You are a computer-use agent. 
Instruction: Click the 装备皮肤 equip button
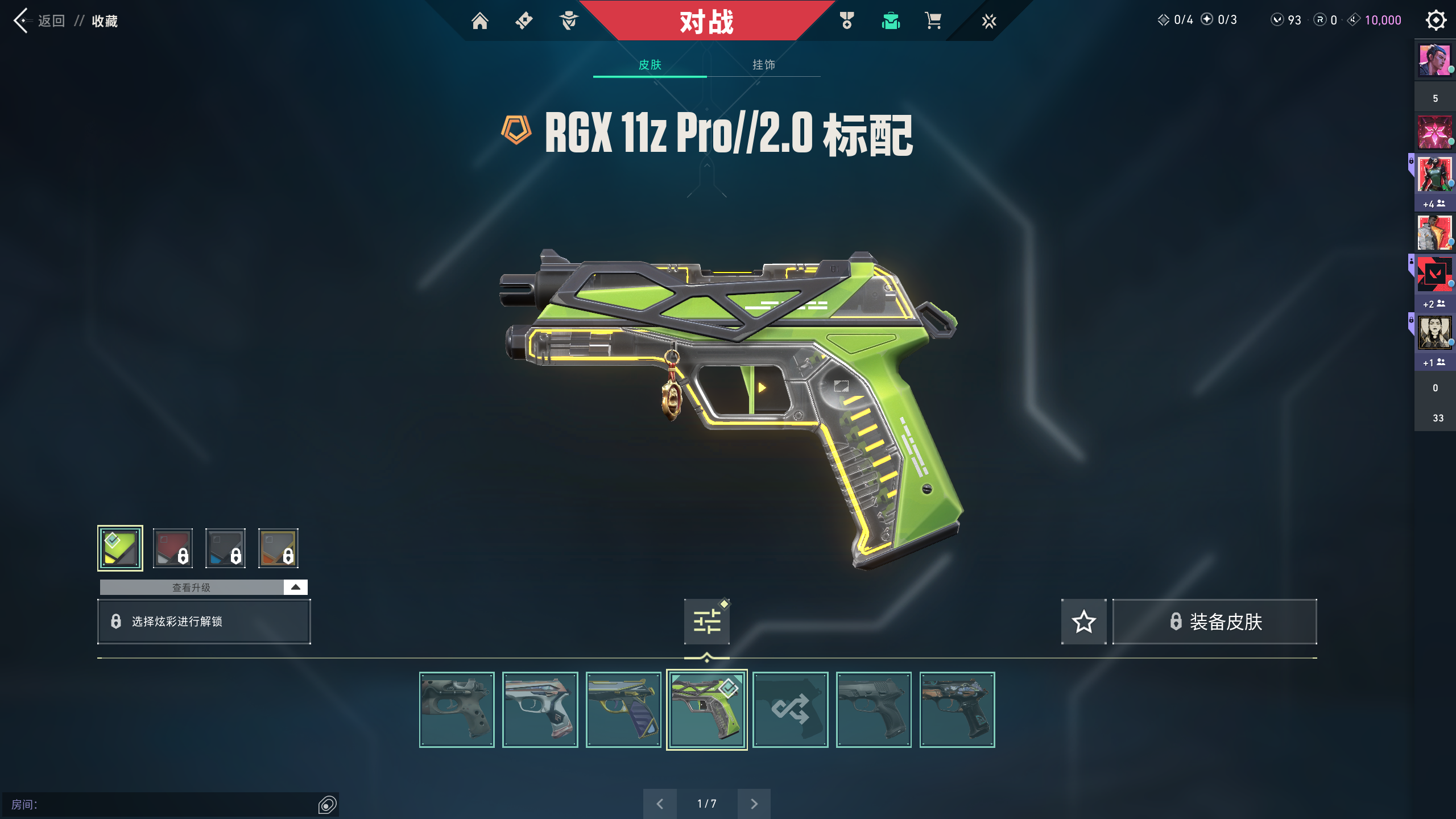(x=1215, y=621)
